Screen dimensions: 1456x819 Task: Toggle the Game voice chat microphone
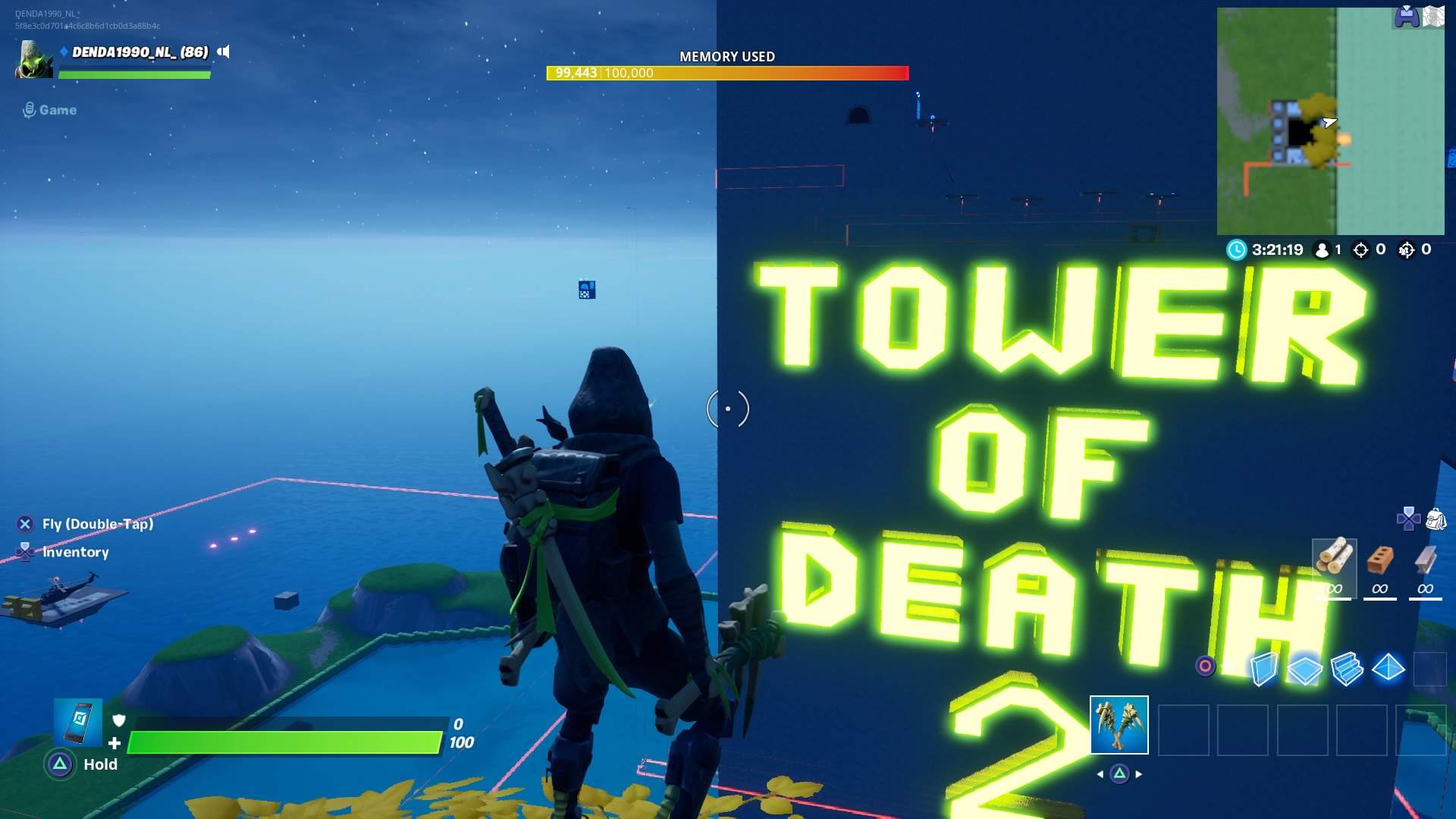[30, 109]
